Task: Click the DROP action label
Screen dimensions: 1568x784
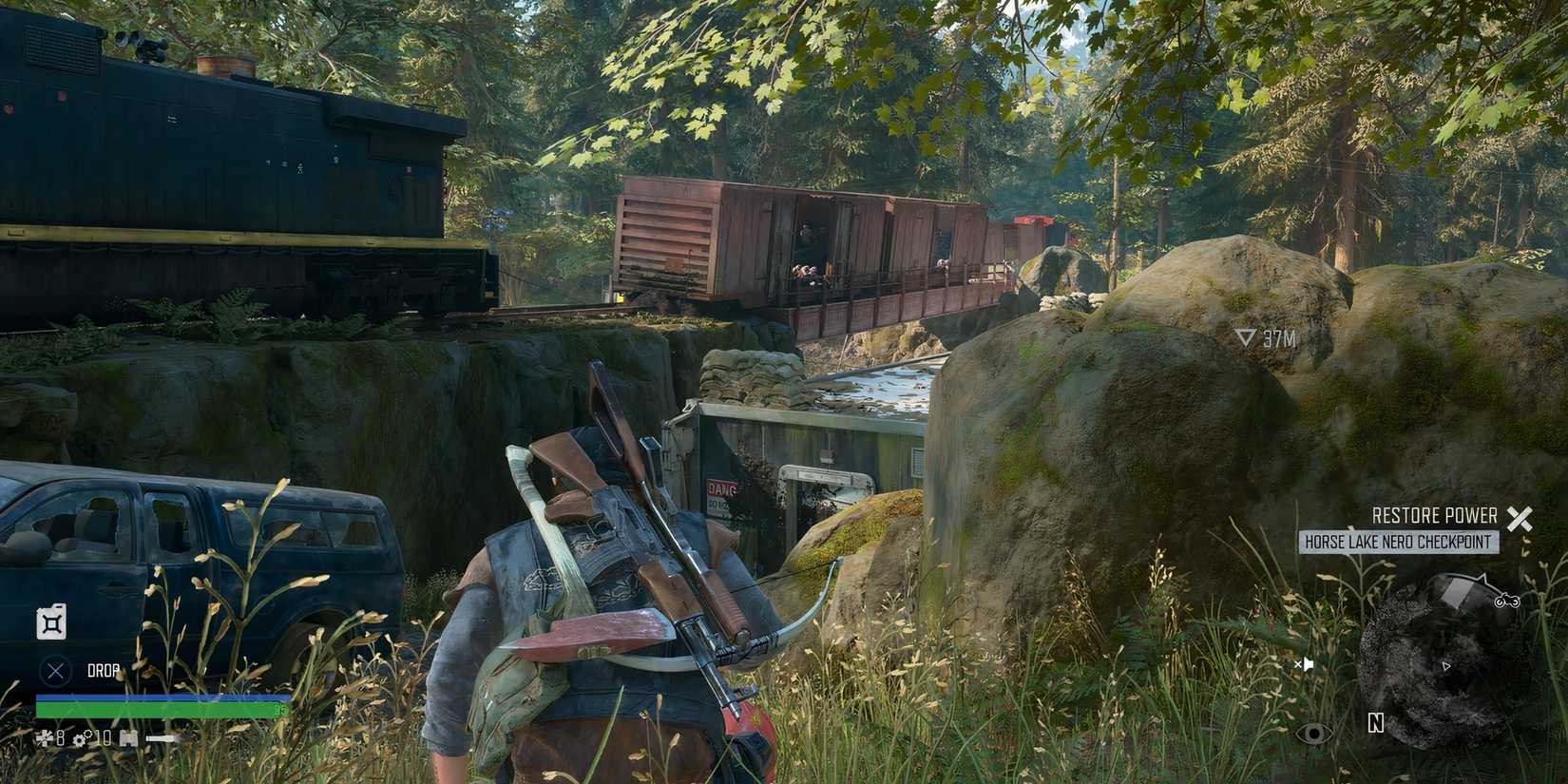Action: click(103, 669)
